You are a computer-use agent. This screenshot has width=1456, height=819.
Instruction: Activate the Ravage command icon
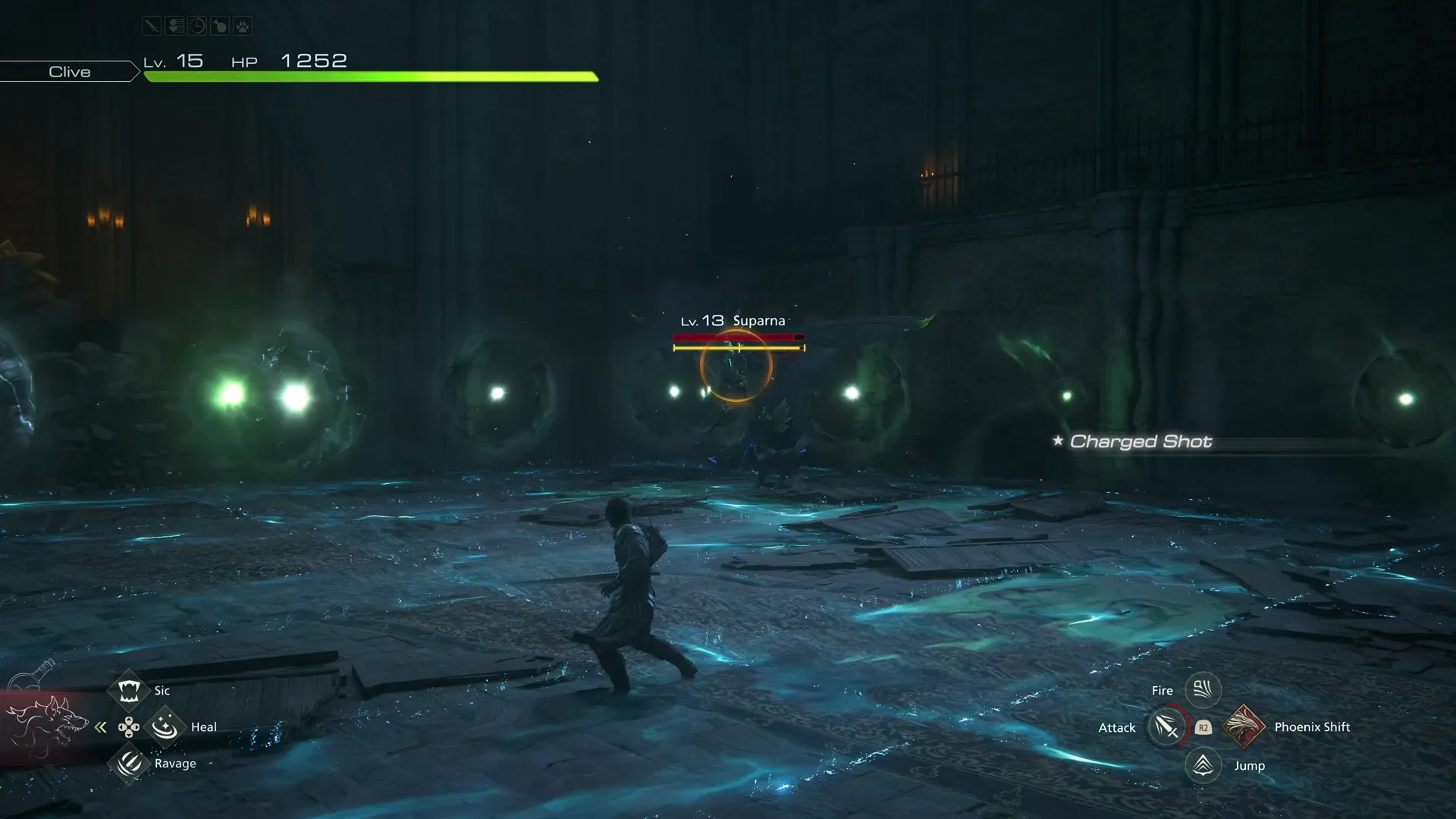[129, 764]
